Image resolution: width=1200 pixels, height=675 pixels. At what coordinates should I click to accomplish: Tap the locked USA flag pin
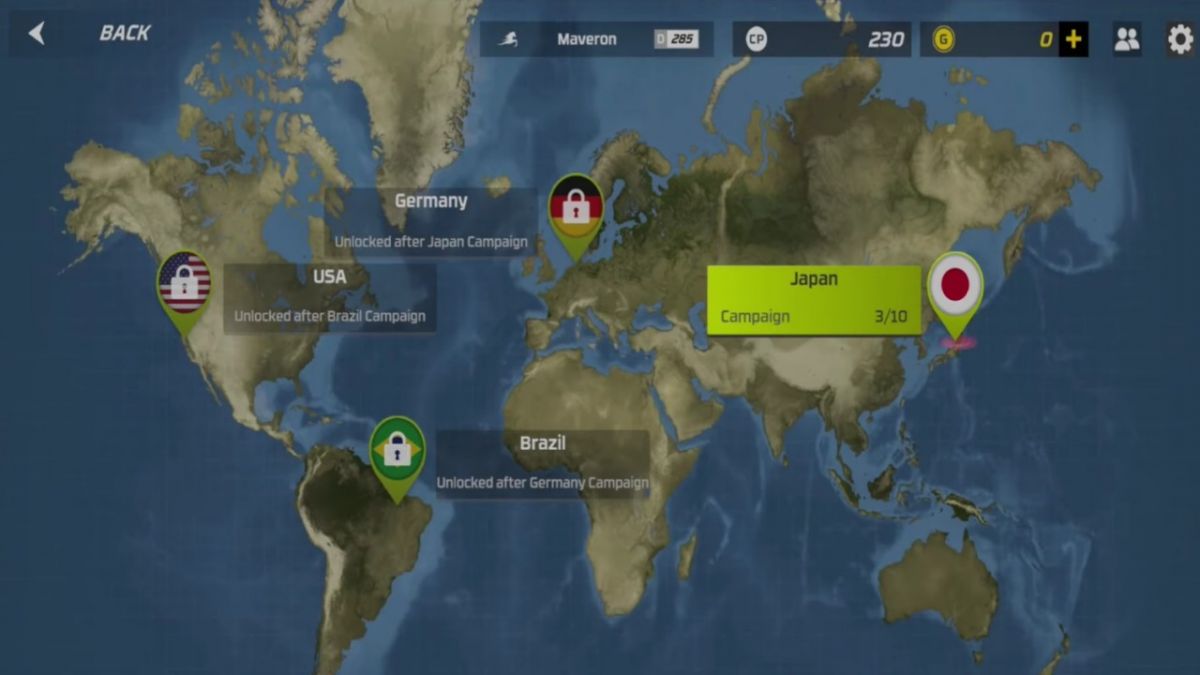(184, 283)
